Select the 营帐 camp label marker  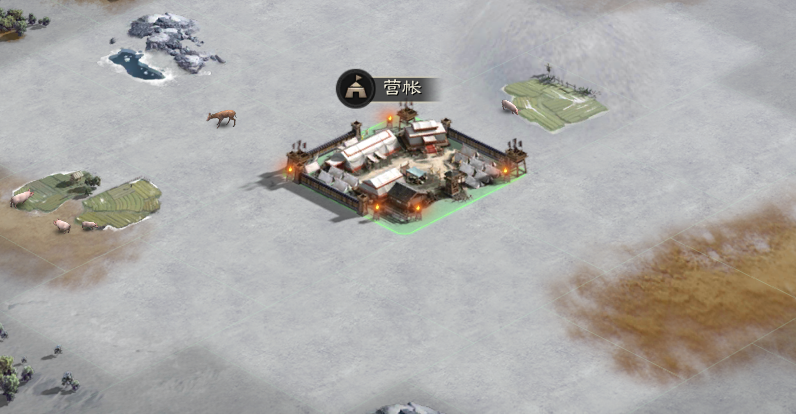385,88
